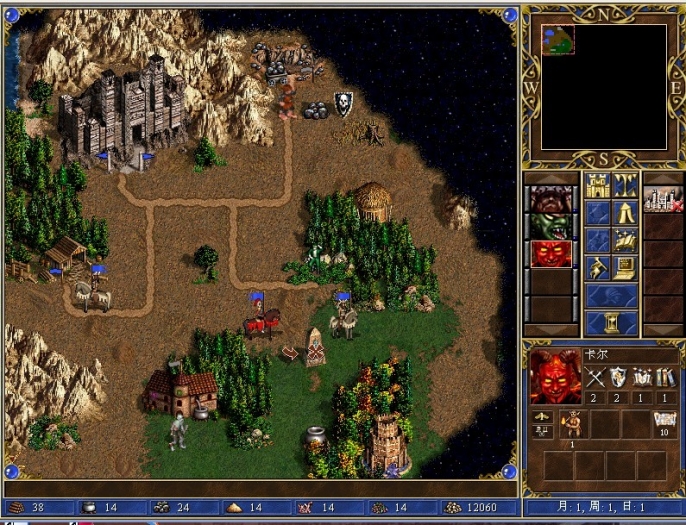This screenshot has width=686, height=525.
Task: Select the red demon hero portrait in hero list
Action: [551, 254]
